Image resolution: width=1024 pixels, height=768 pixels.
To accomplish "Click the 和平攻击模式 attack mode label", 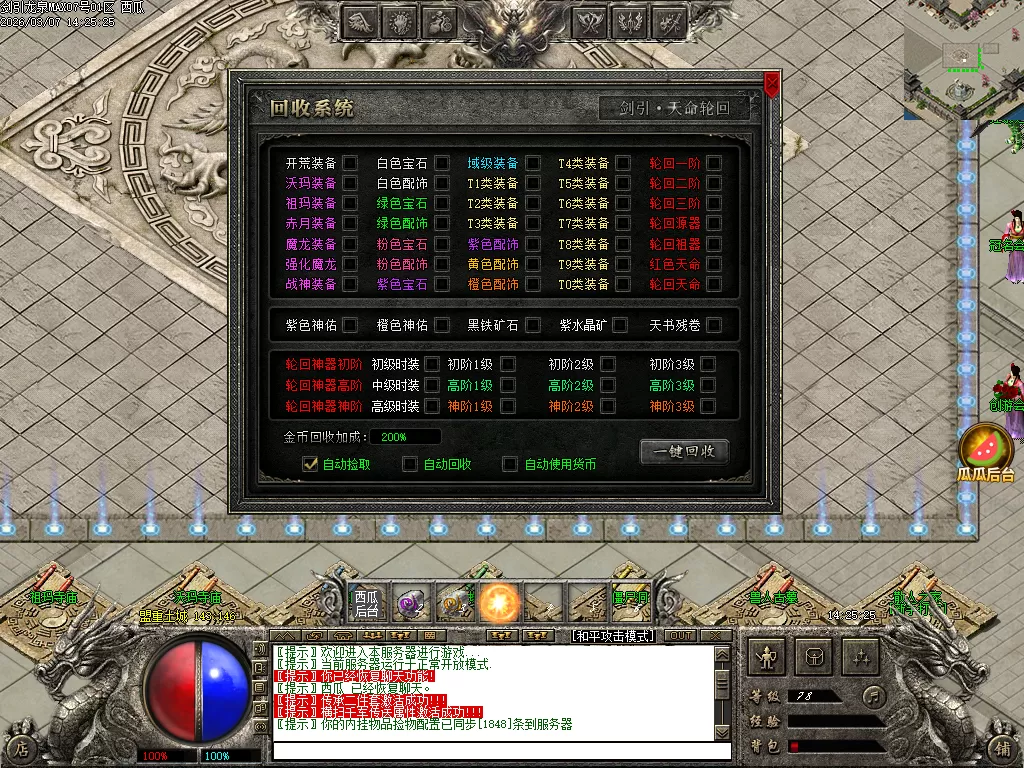I will click(x=611, y=636).
